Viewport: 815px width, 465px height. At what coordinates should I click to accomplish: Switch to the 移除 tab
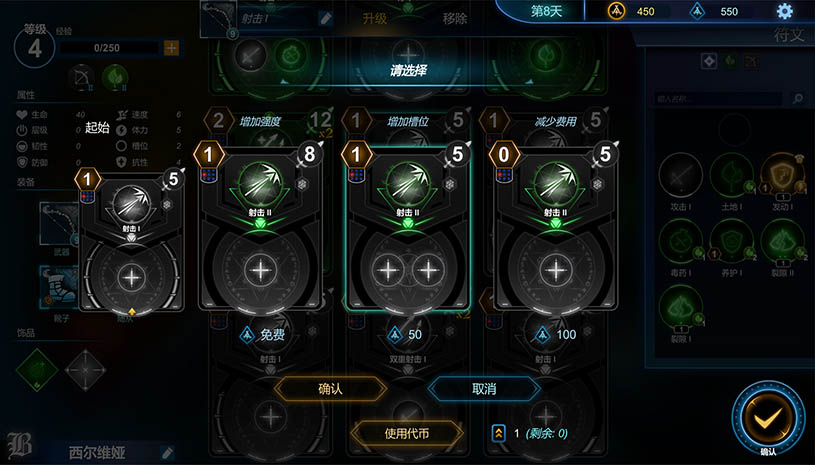pyautogui.click(x=455, y=18)
